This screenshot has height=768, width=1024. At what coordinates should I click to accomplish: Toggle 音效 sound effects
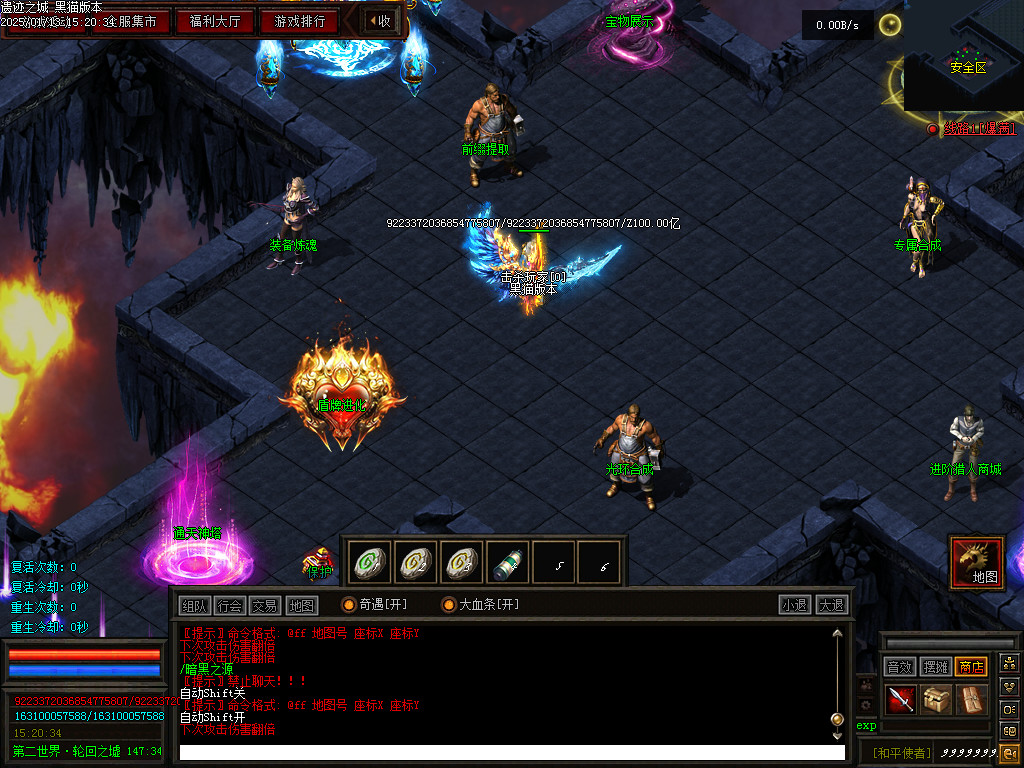tap(899, 667)
